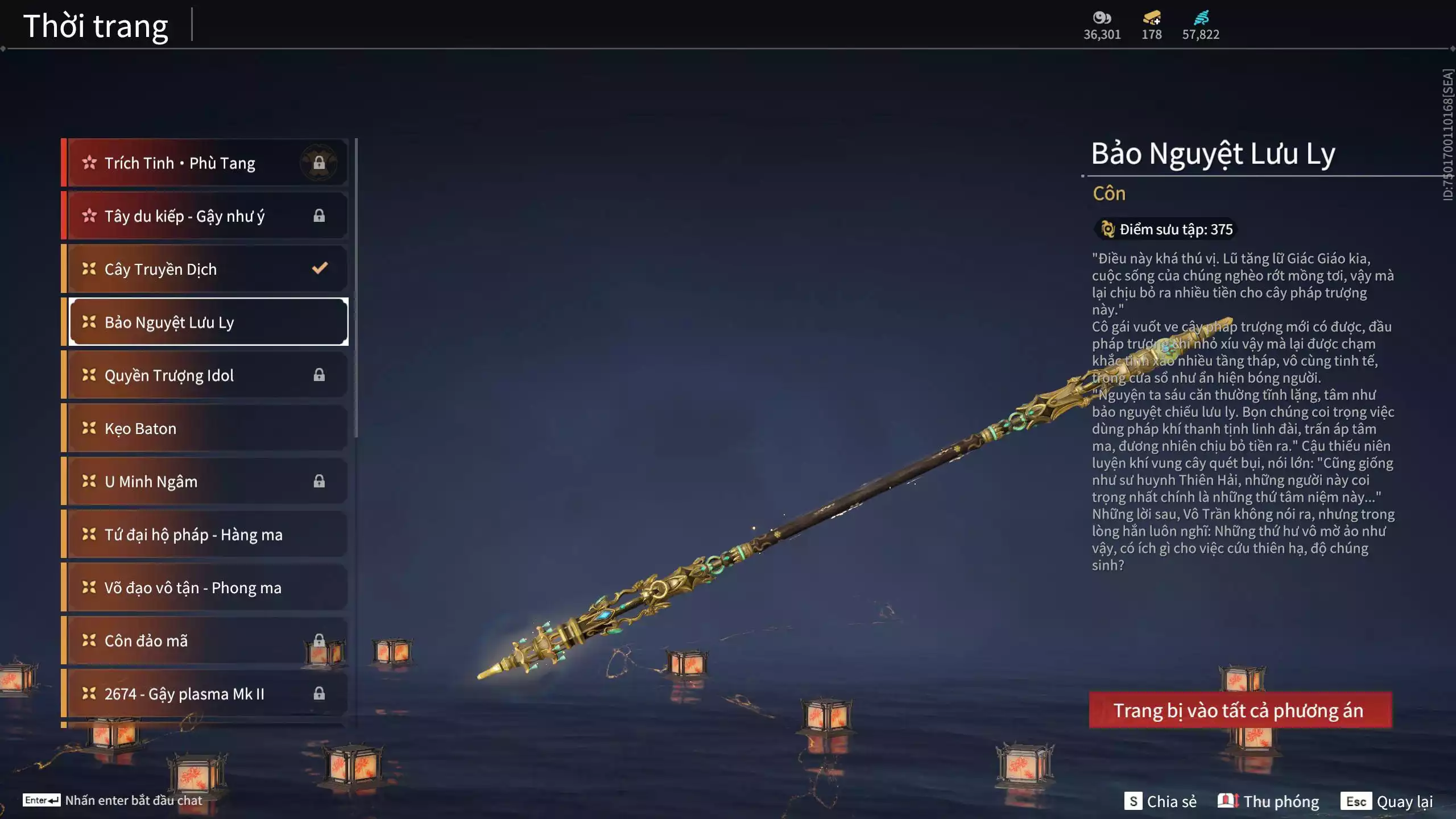
Task: Click the Bảo Nguyệt Lưu Ly entry
Action: point(208,322)
